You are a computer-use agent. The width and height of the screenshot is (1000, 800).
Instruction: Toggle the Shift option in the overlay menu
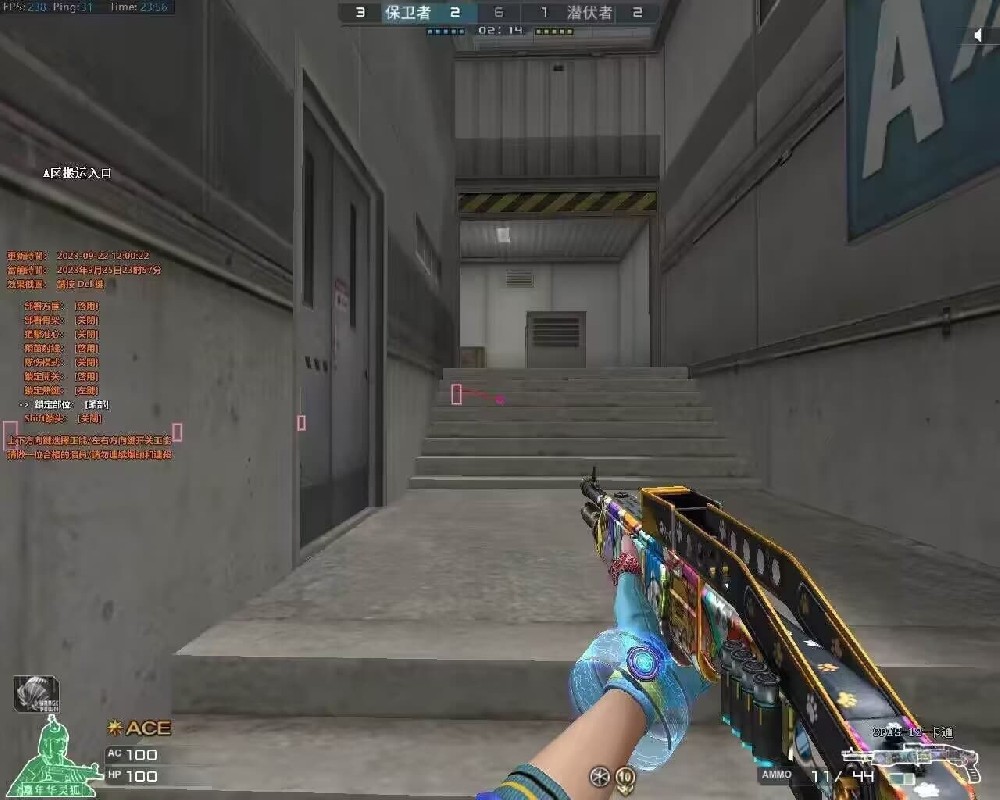62,418
